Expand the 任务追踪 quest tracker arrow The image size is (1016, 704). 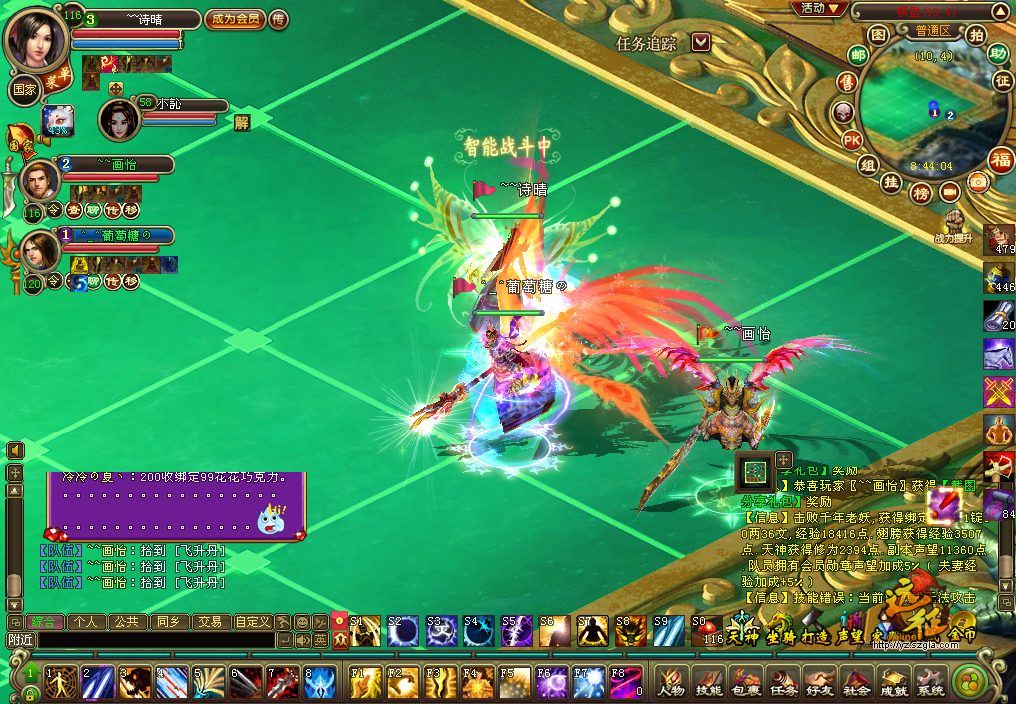[701, 42]
